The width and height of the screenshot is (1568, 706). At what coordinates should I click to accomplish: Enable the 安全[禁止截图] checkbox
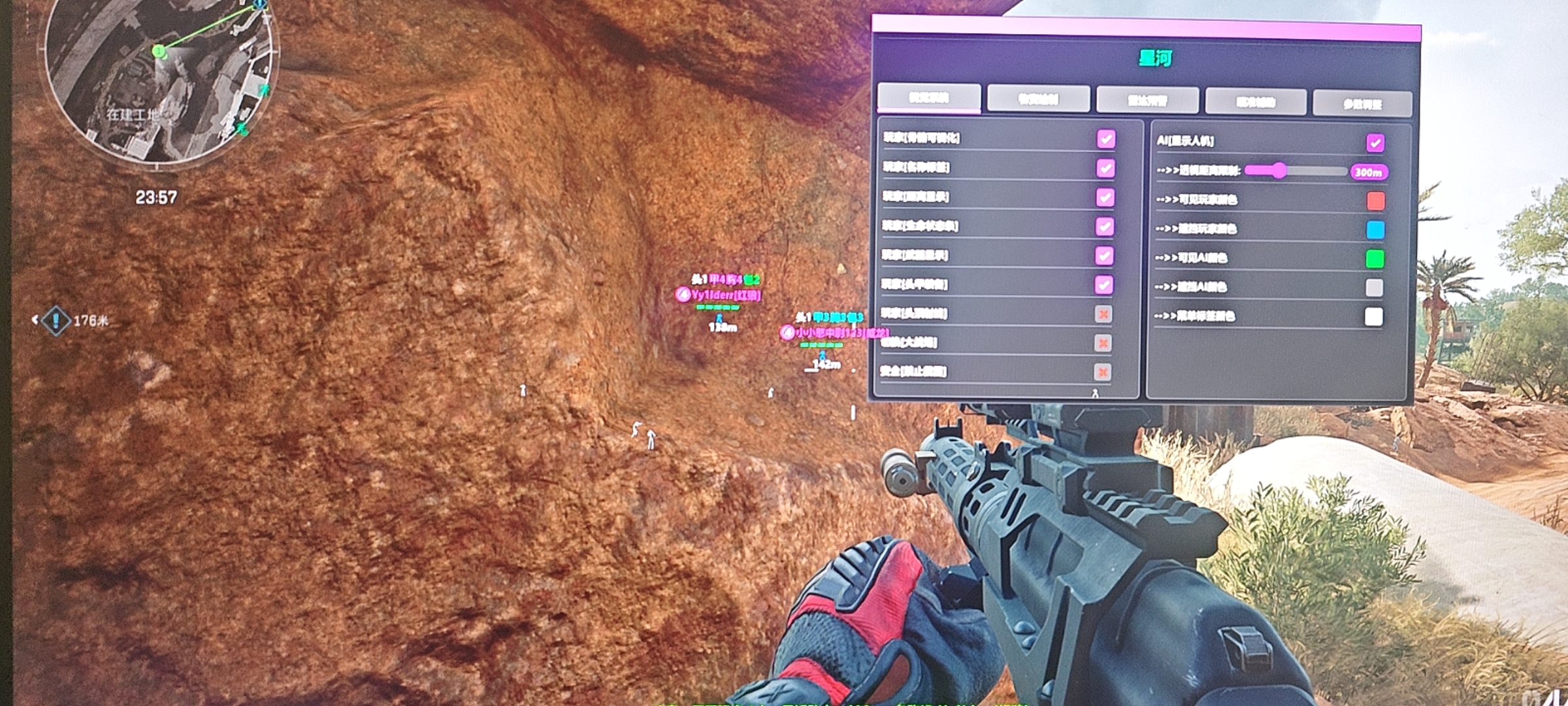(1103, 372)
